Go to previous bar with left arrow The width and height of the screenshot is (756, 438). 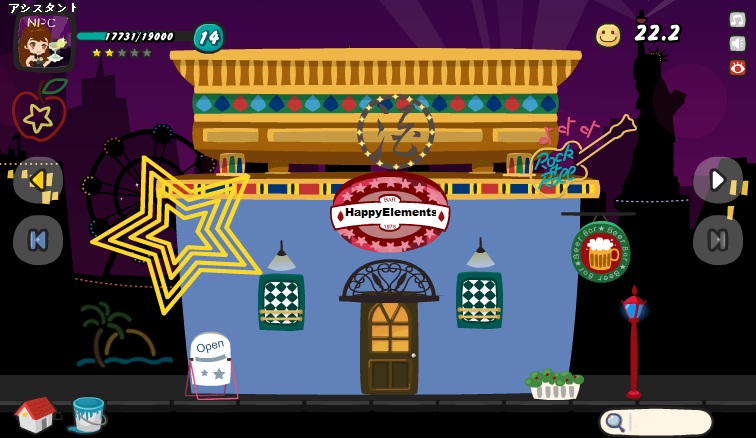(x=38, y=180)
